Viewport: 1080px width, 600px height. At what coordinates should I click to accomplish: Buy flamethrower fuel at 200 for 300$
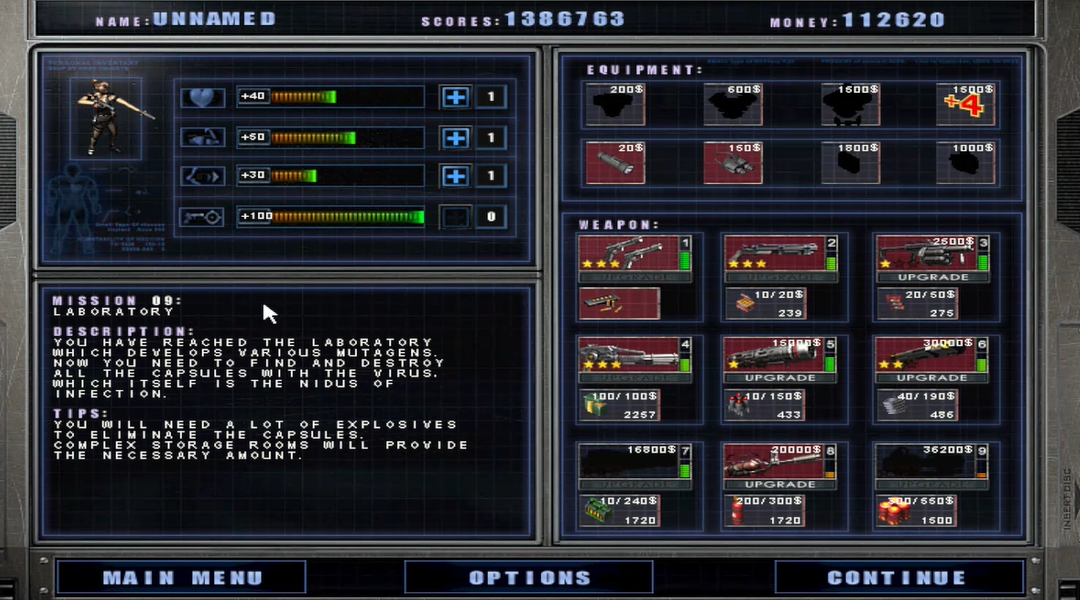coord(765,511)
